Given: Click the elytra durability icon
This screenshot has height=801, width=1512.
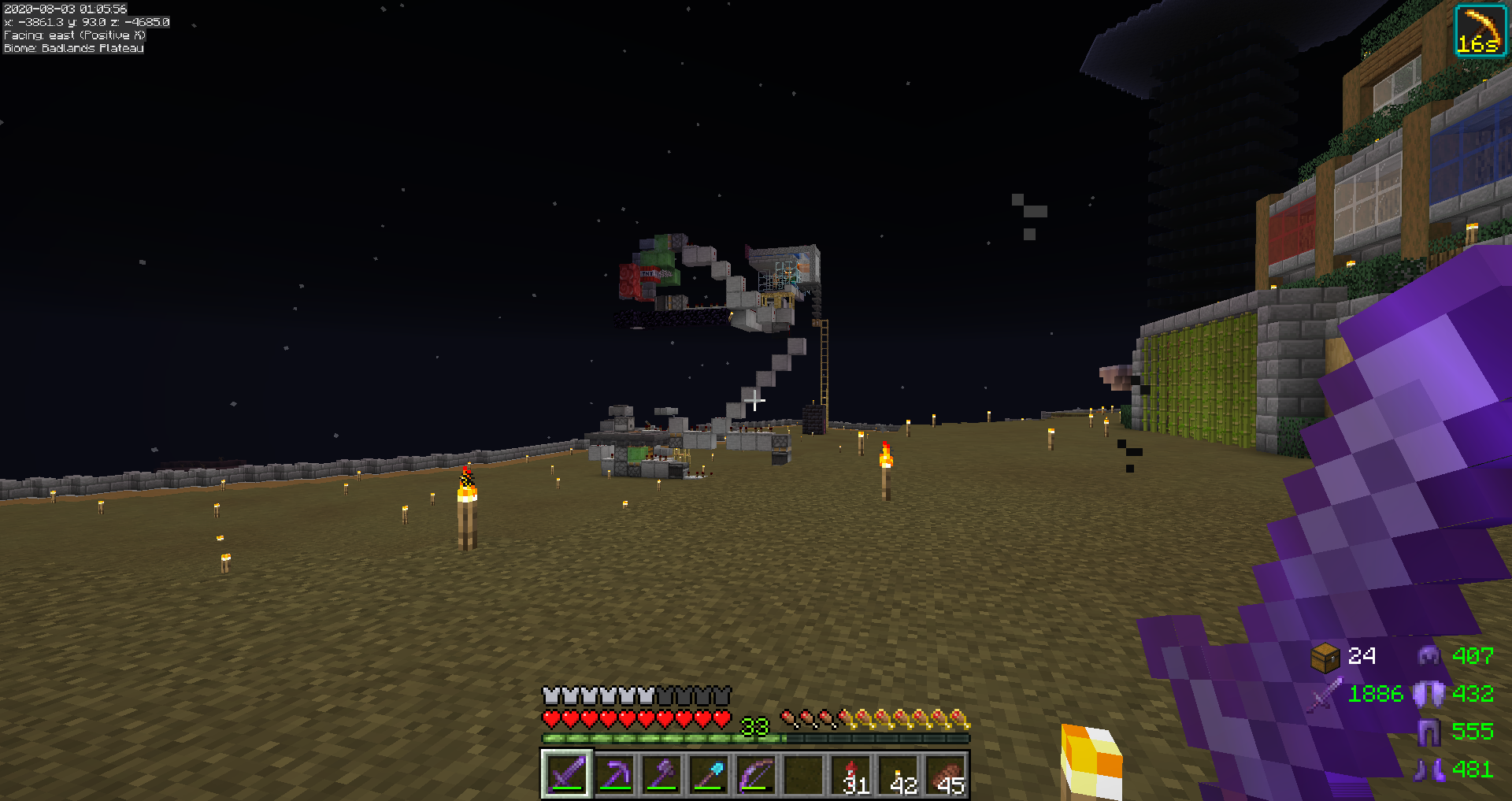Looking at the screenshot, I should tap(1429, 694).
